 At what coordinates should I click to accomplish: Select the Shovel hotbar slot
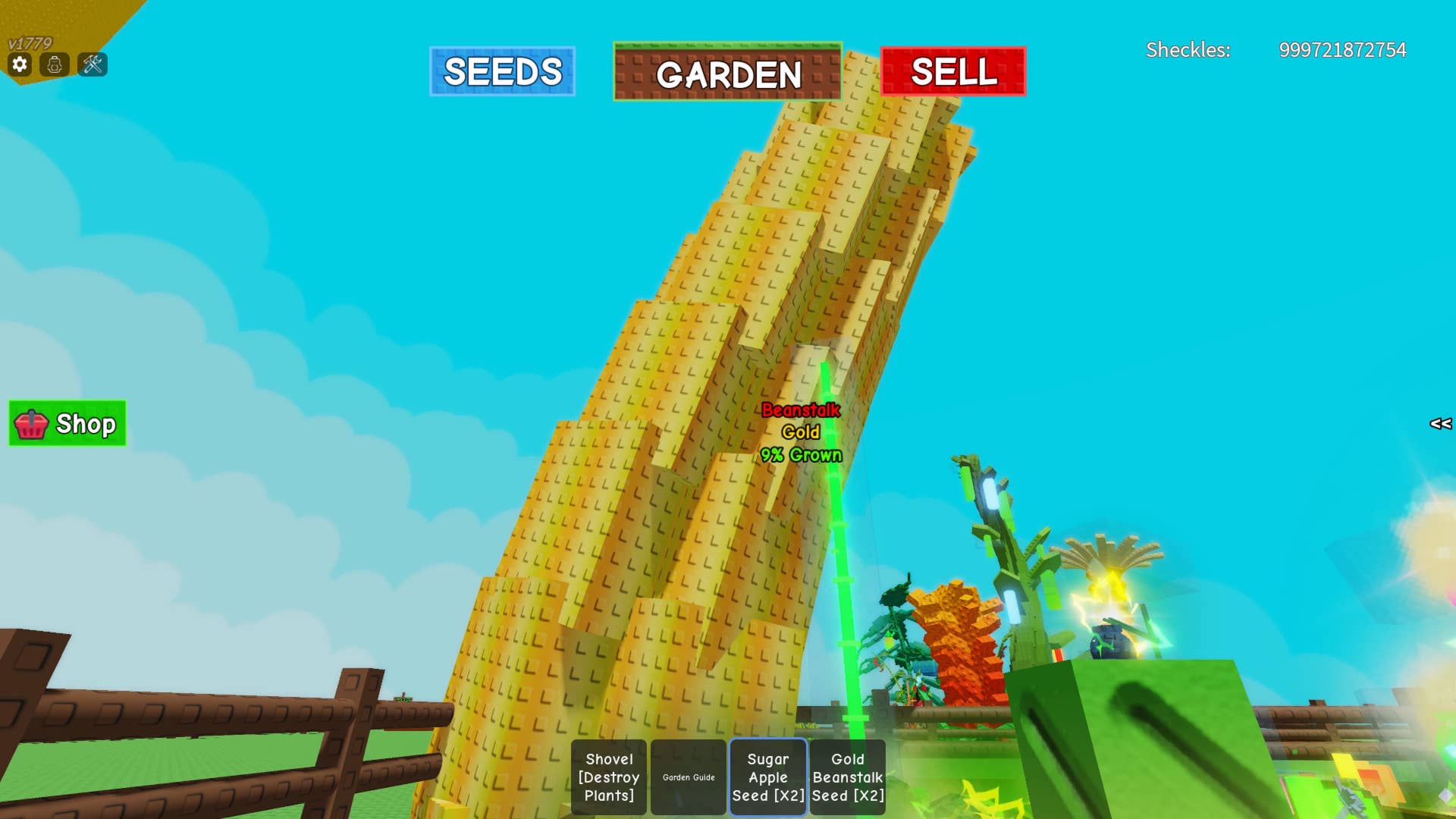pos(609,777)
